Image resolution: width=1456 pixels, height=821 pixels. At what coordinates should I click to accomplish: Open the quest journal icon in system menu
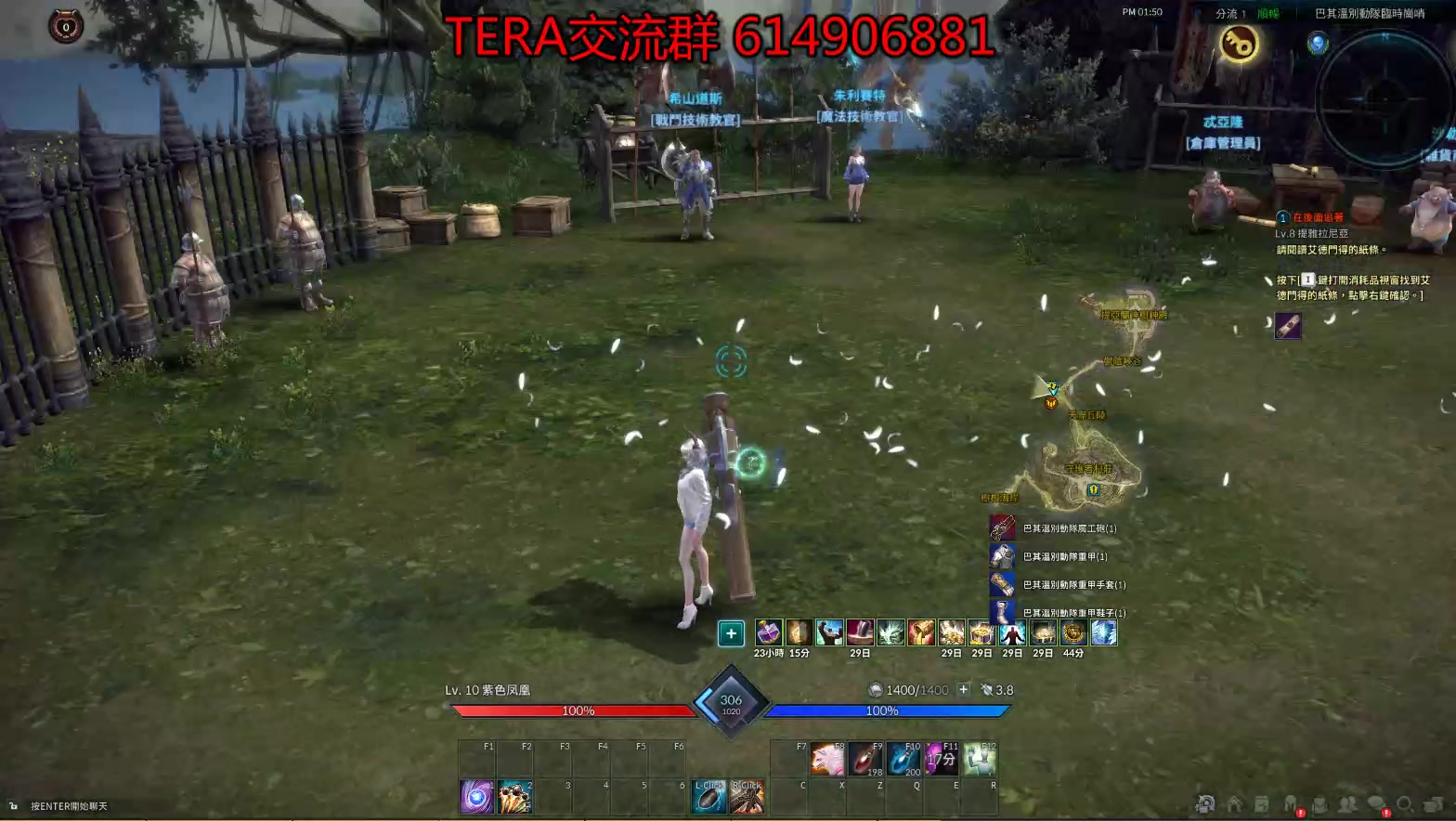[1262, 802]
